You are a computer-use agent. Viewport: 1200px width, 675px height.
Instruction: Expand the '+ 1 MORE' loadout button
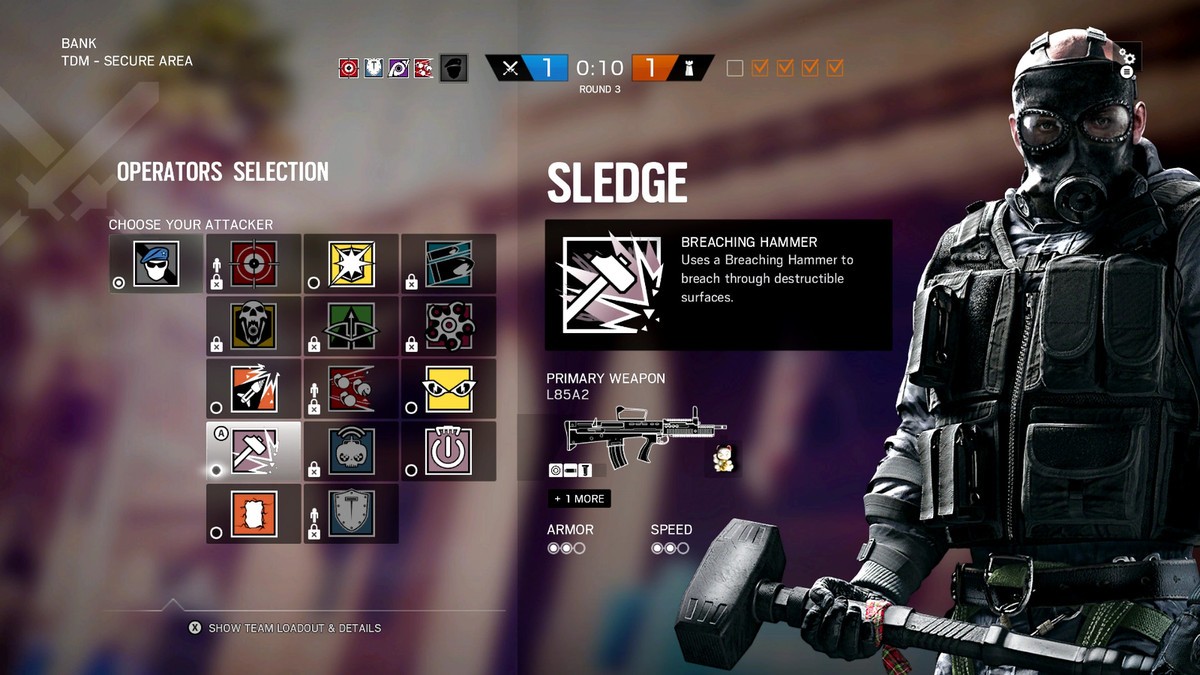click(578, 498)
